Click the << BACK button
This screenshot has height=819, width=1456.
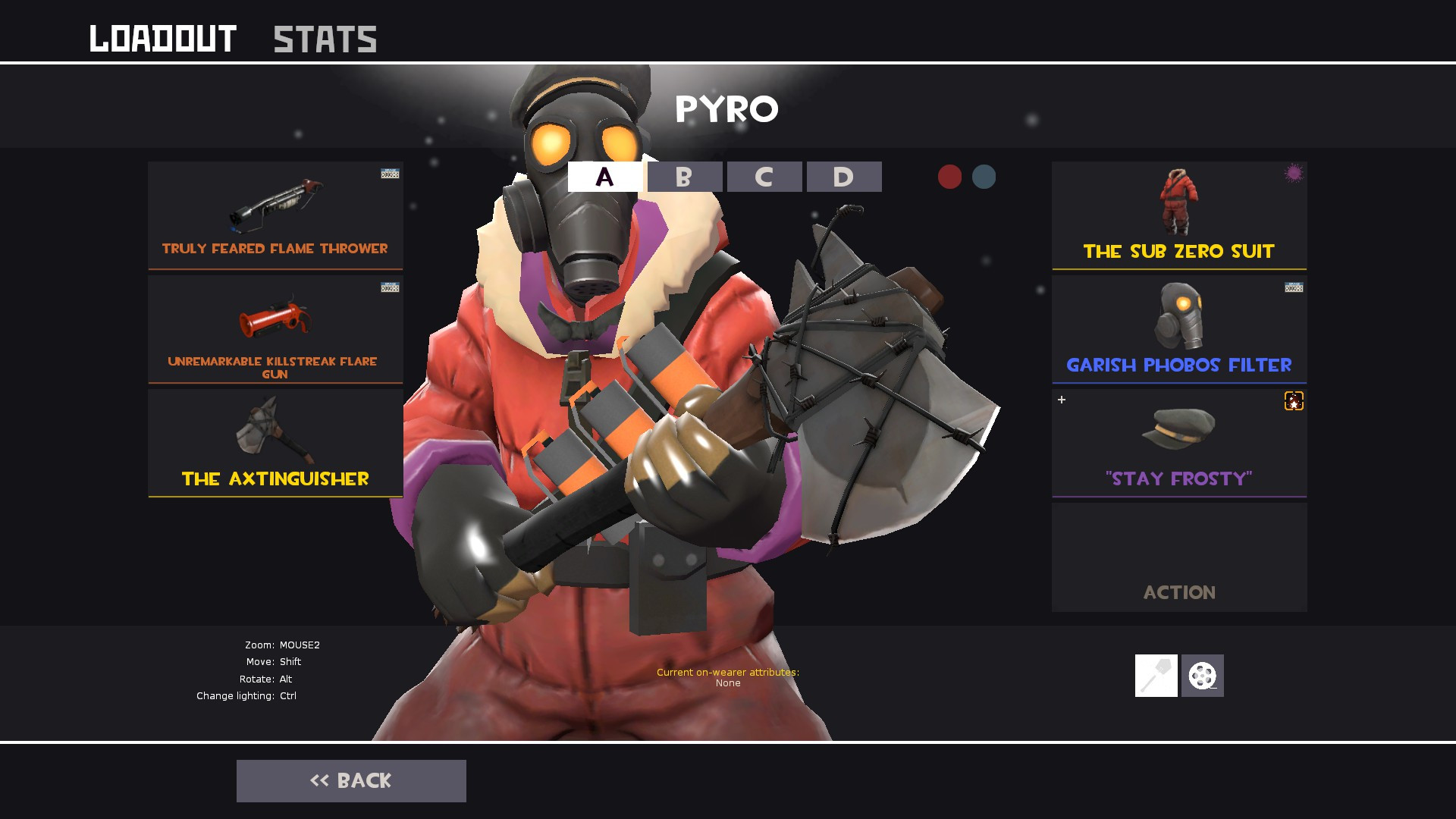click(x=351, y=780)
